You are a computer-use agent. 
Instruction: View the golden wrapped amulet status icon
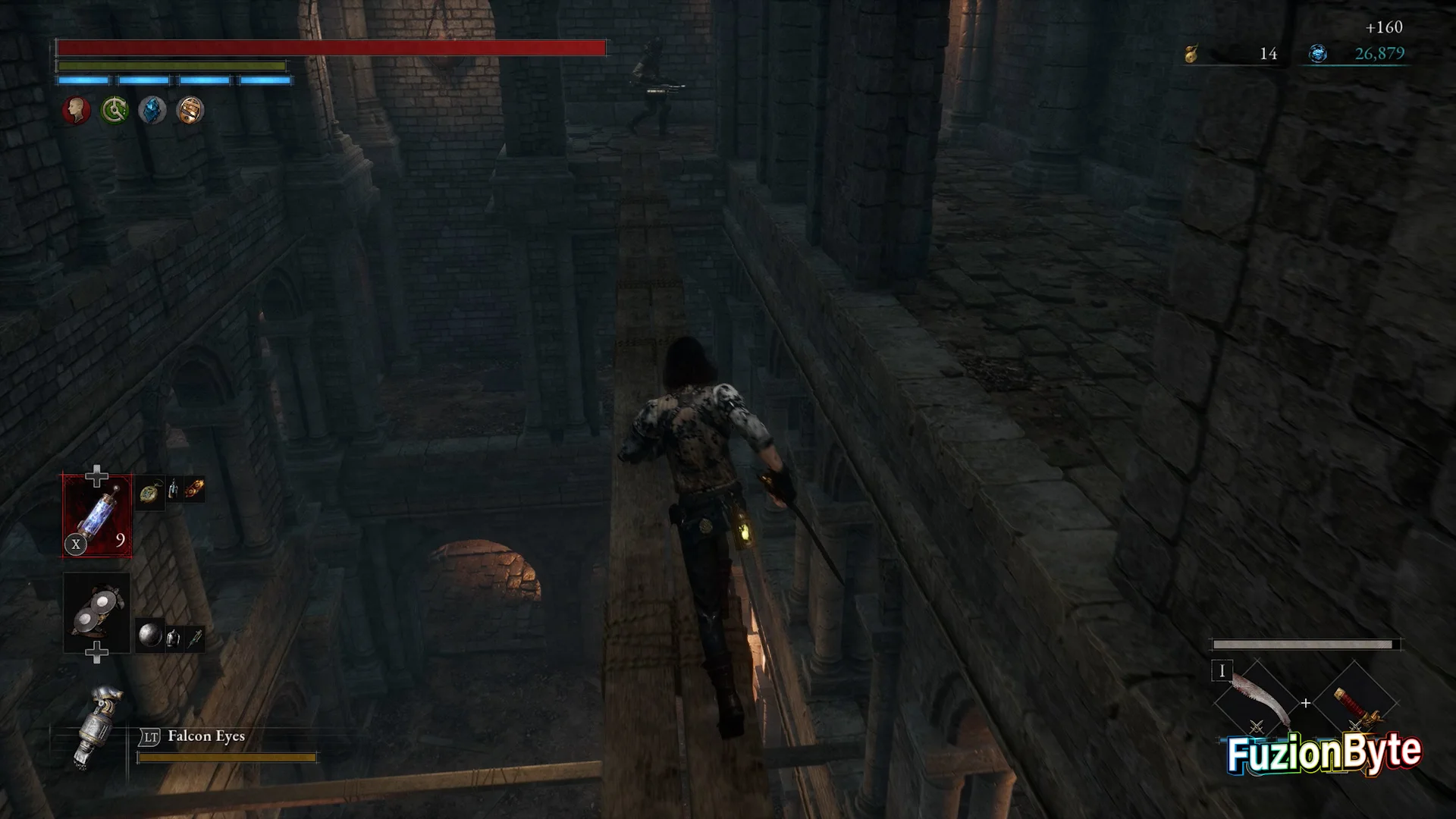pyautogui.click(x=190, y=111)
